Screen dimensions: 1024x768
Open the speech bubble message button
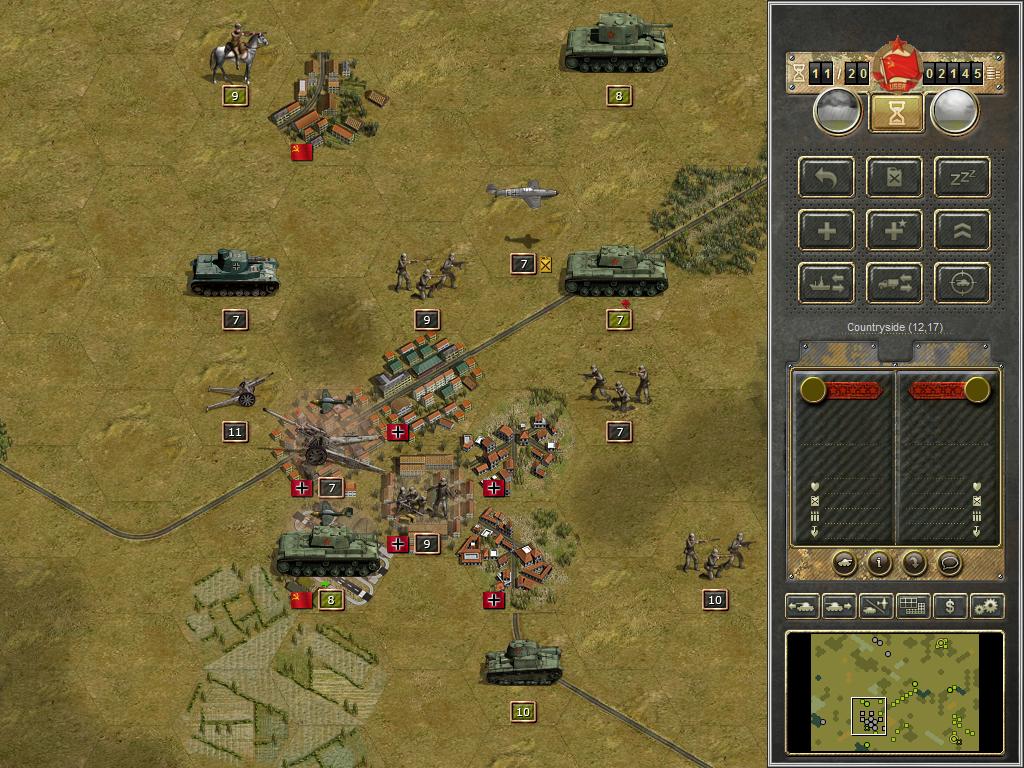tap(949, 563)
